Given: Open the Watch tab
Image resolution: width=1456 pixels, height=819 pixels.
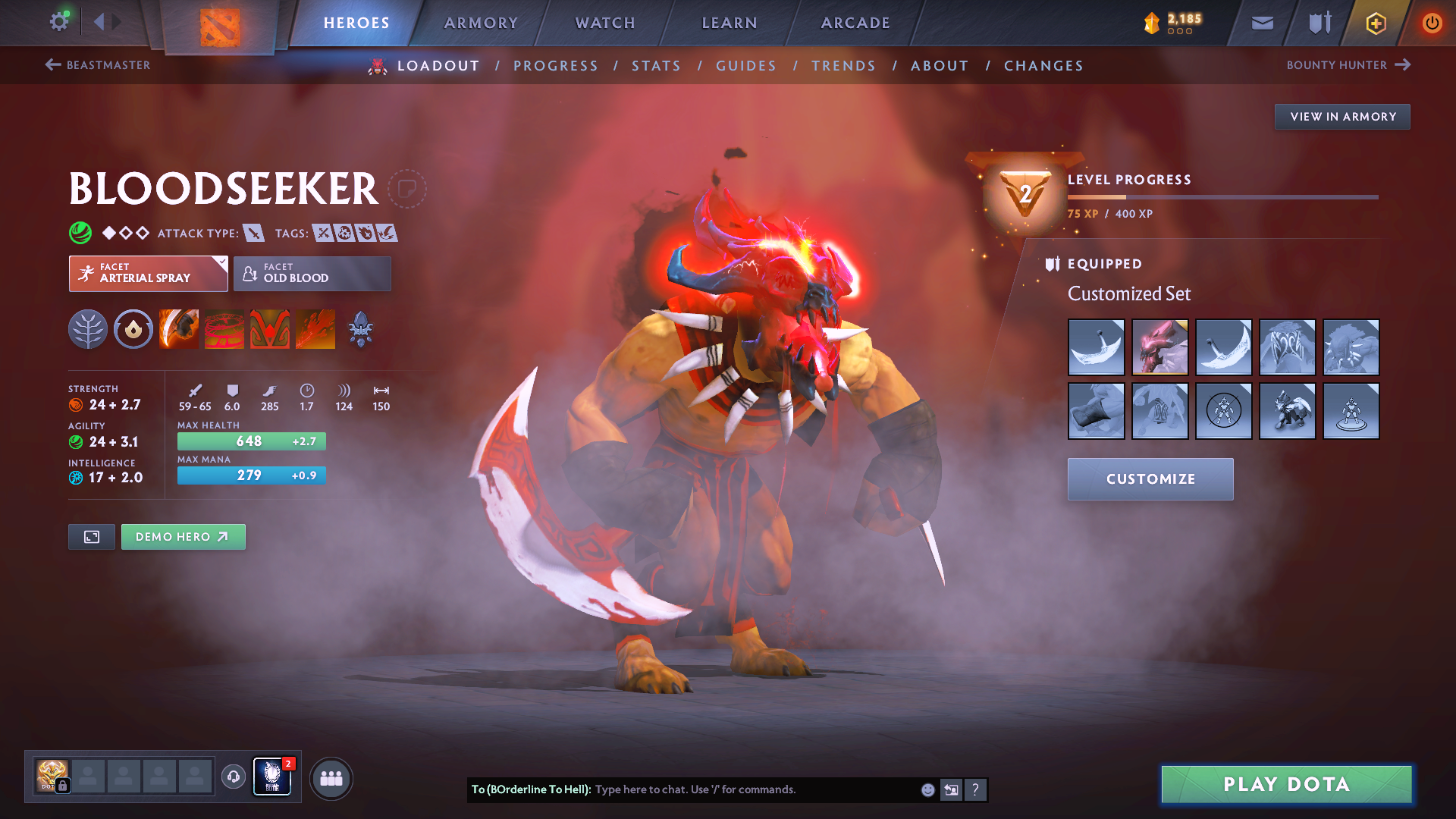Looking at the screenshot, I should coord(605,23).
